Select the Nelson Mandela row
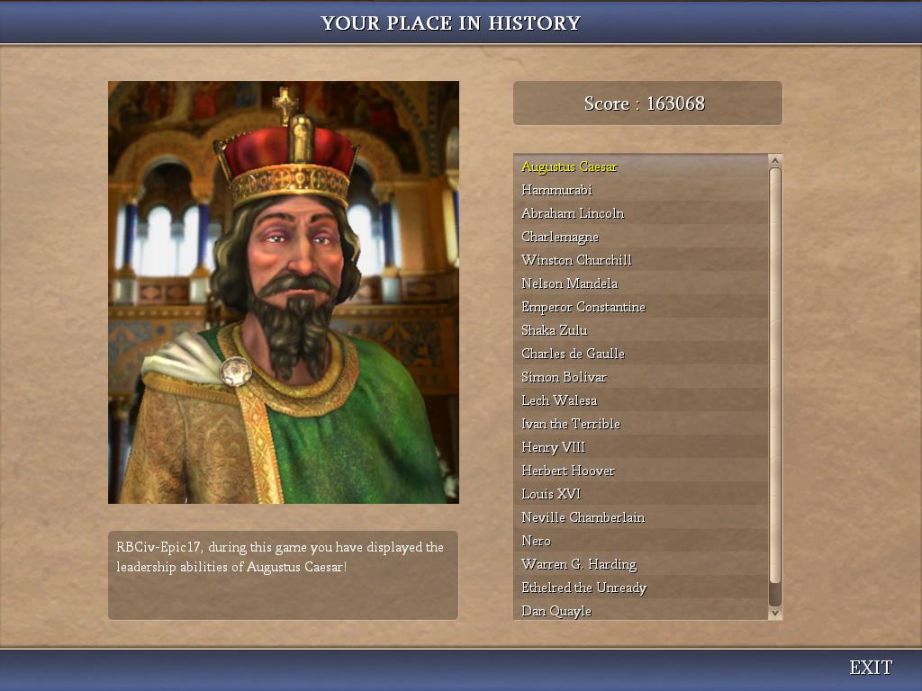This screenshot has height=691, width=922. pos(569,283)
